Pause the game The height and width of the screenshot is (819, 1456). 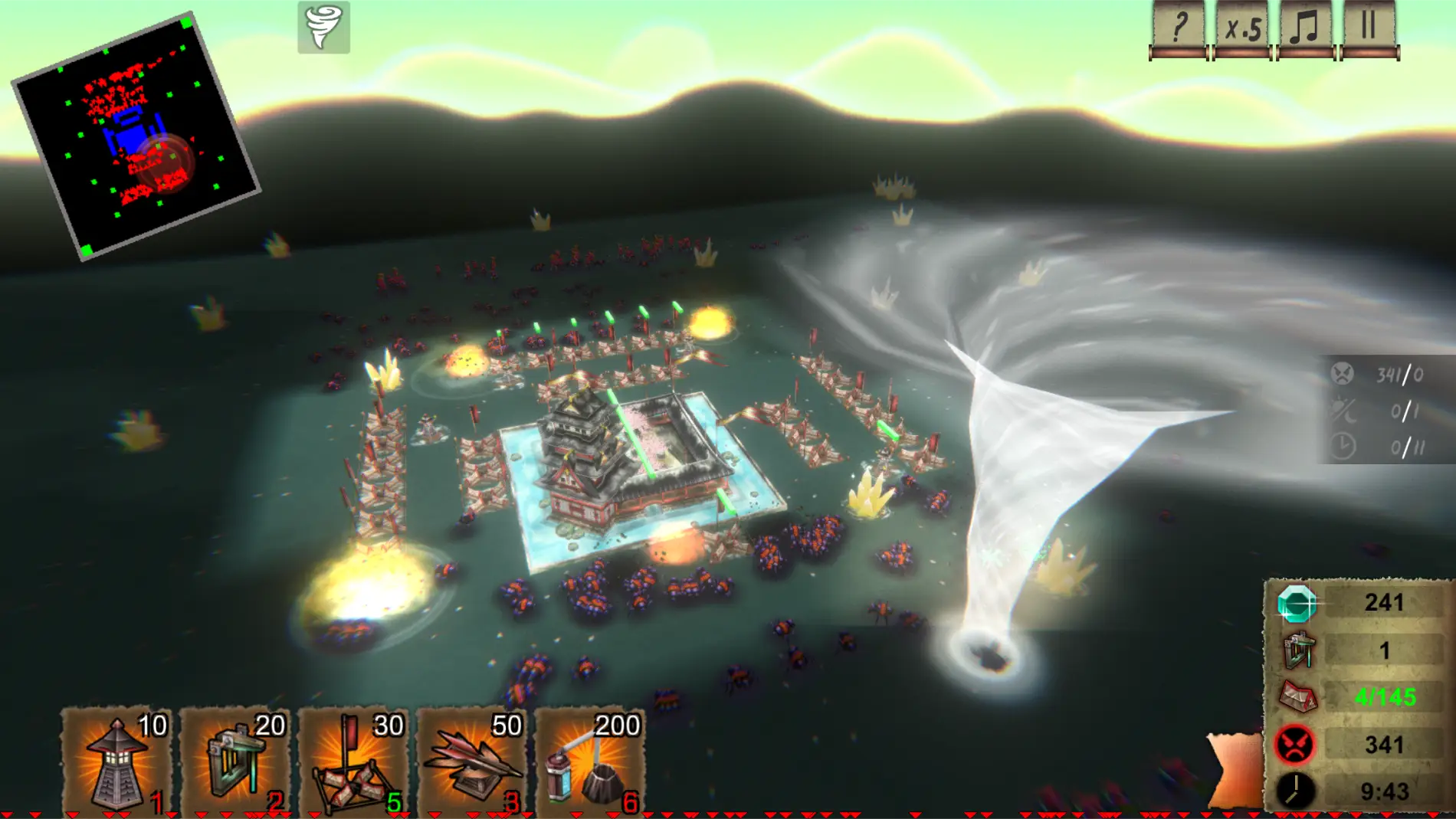point(1369,29)
